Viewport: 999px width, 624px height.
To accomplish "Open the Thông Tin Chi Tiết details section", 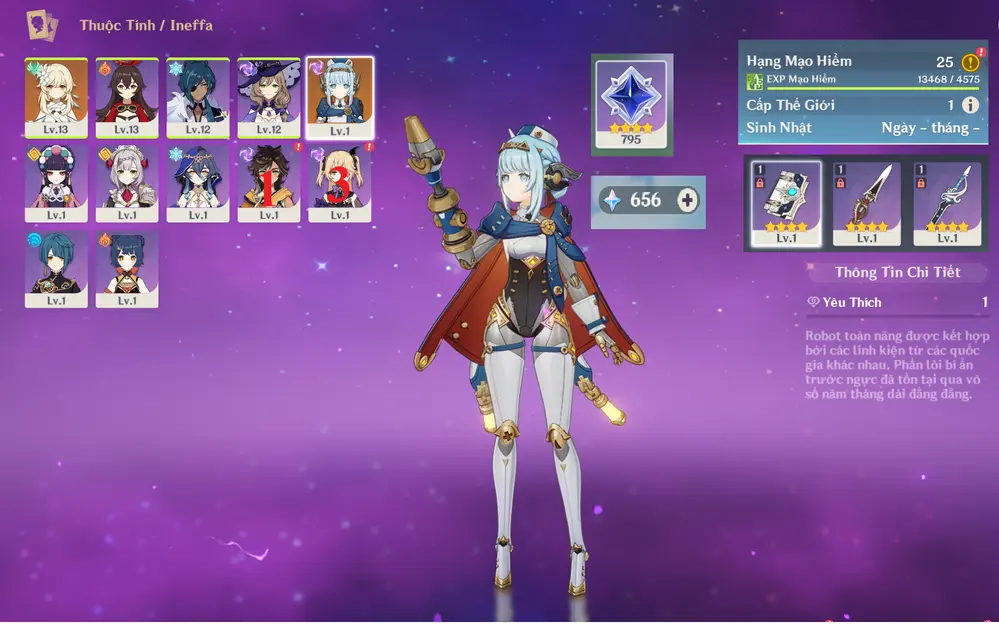I will click(x=897, y=272).
